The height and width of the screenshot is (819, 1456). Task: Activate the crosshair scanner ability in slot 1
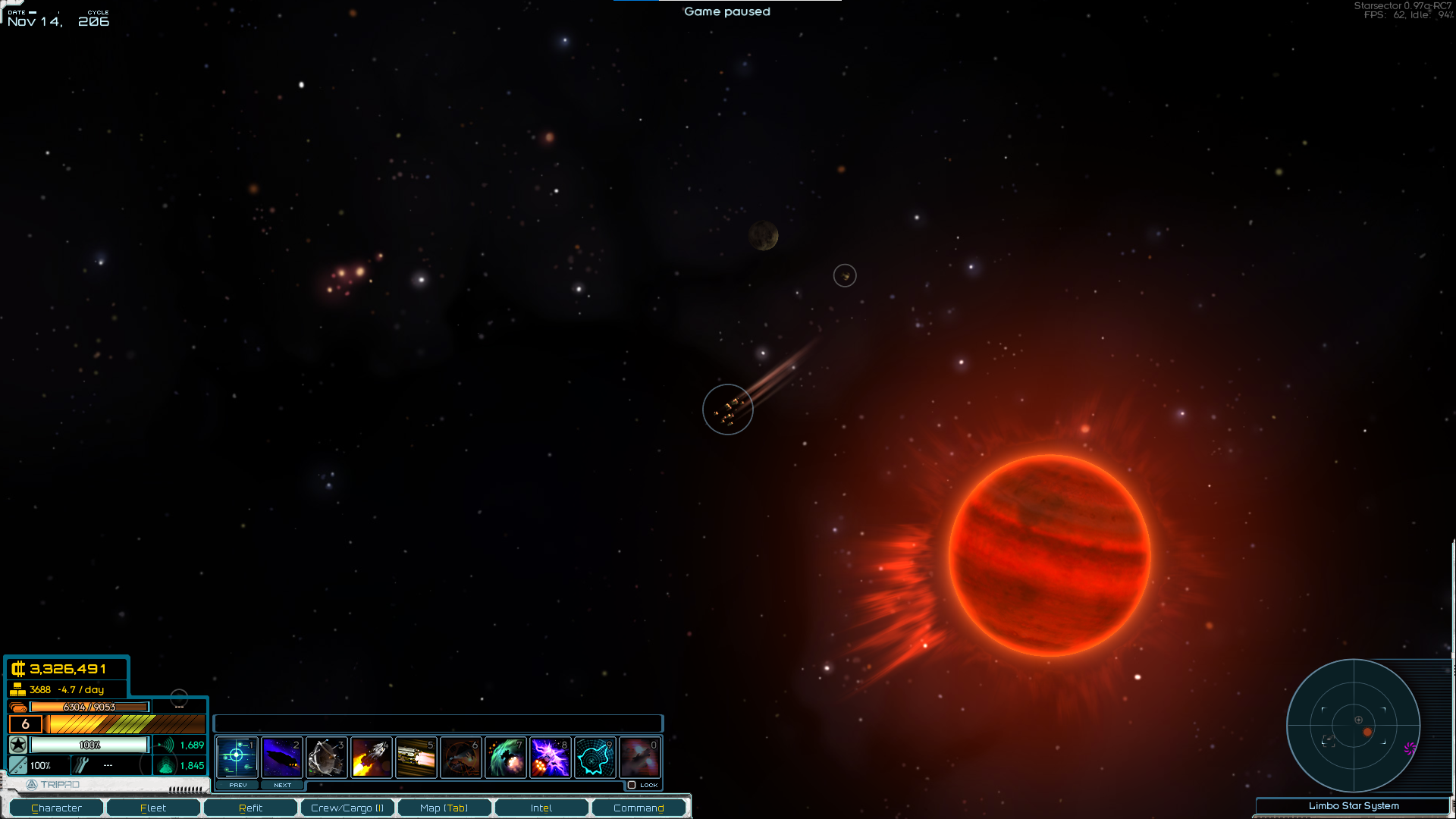[x=237, y=757]
